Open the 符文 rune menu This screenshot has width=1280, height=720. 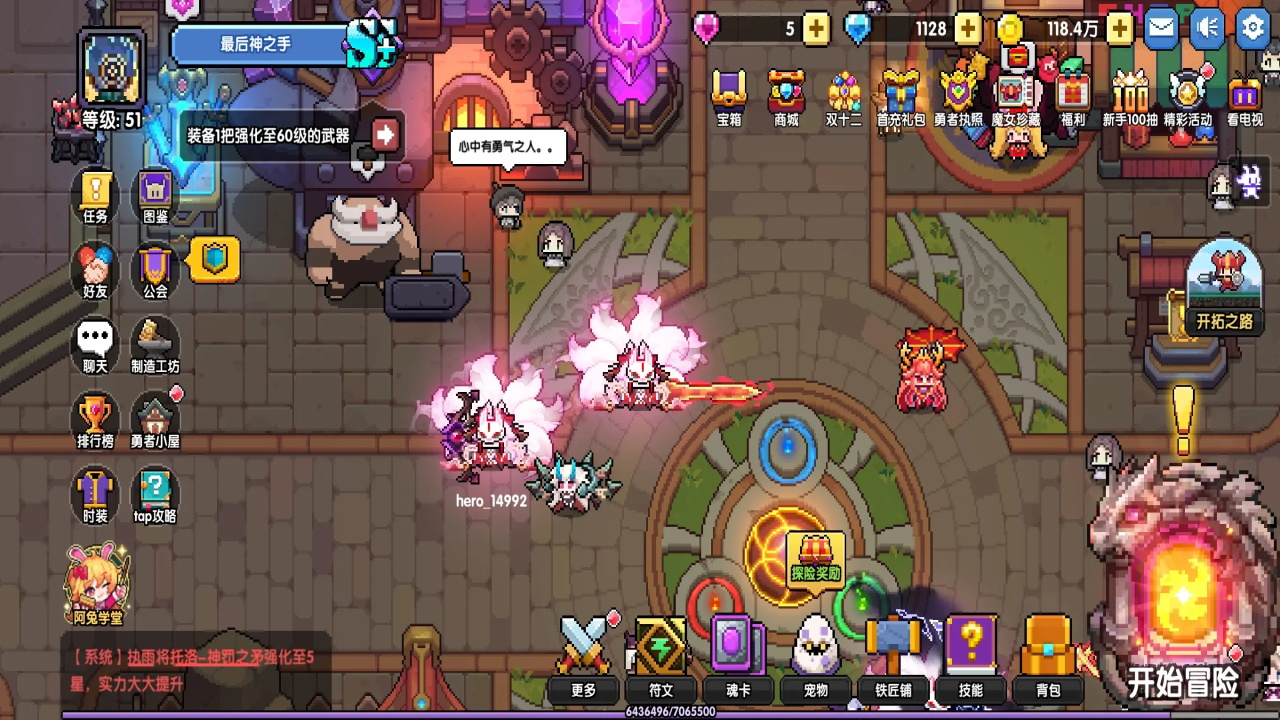[x=661, y=657]
